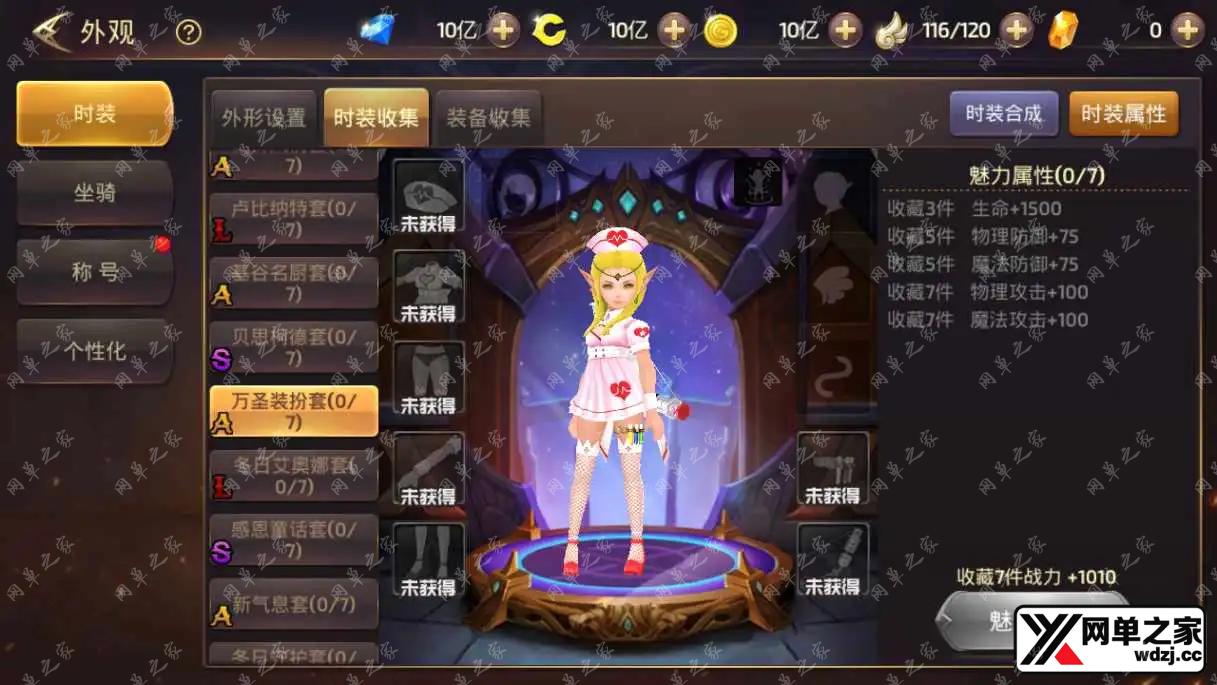Open the 坐骑 mount category
This screenshot has height=685, width=1217.
point(94,192)
